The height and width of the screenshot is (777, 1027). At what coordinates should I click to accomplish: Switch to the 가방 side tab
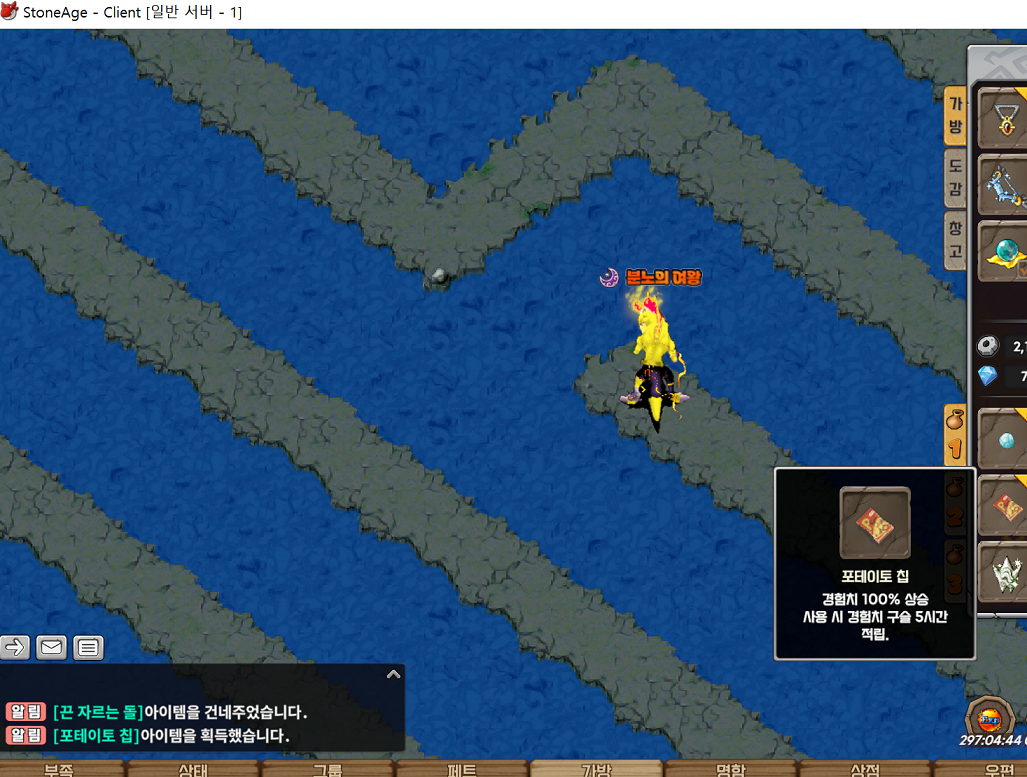pyautogui.click(x=955, y=115)
